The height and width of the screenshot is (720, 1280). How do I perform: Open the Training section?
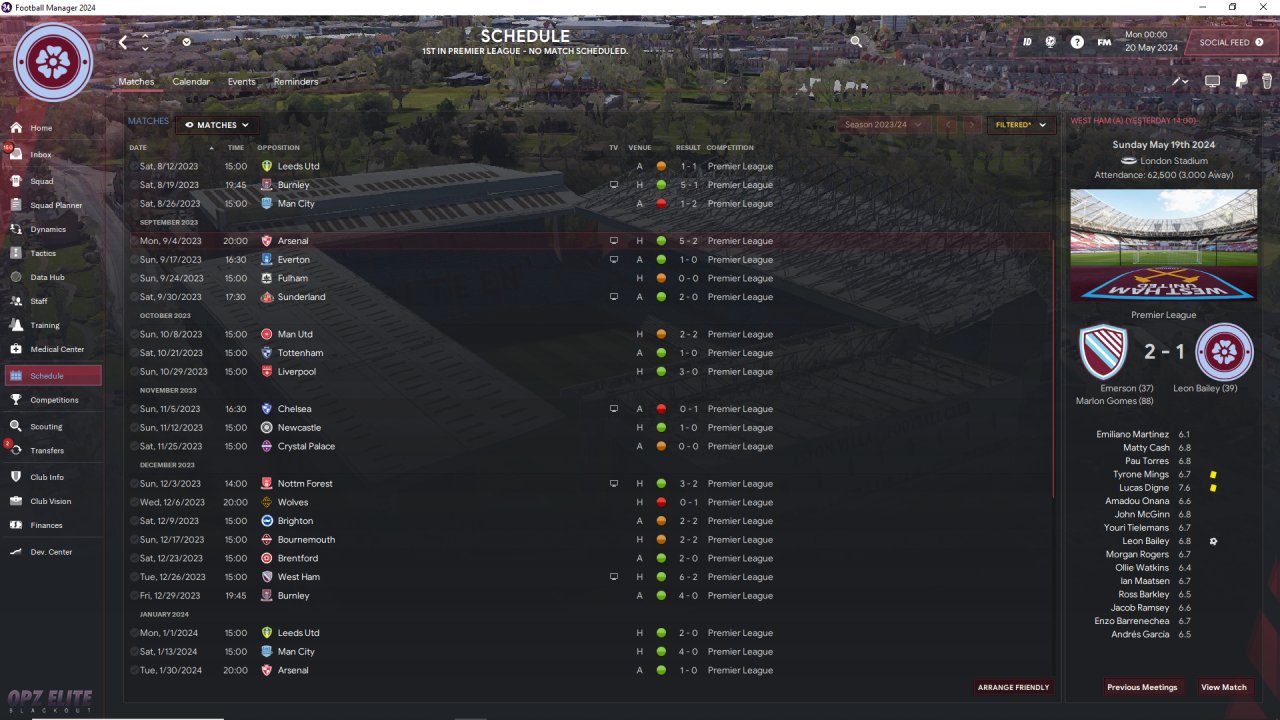click(x=44, y=325)
